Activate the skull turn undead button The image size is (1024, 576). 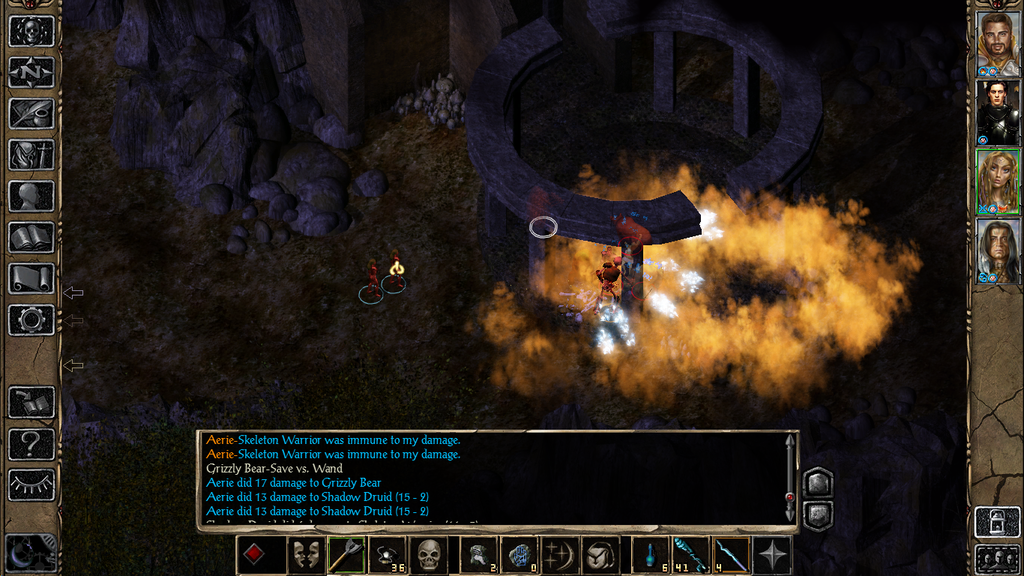[428, 555]
